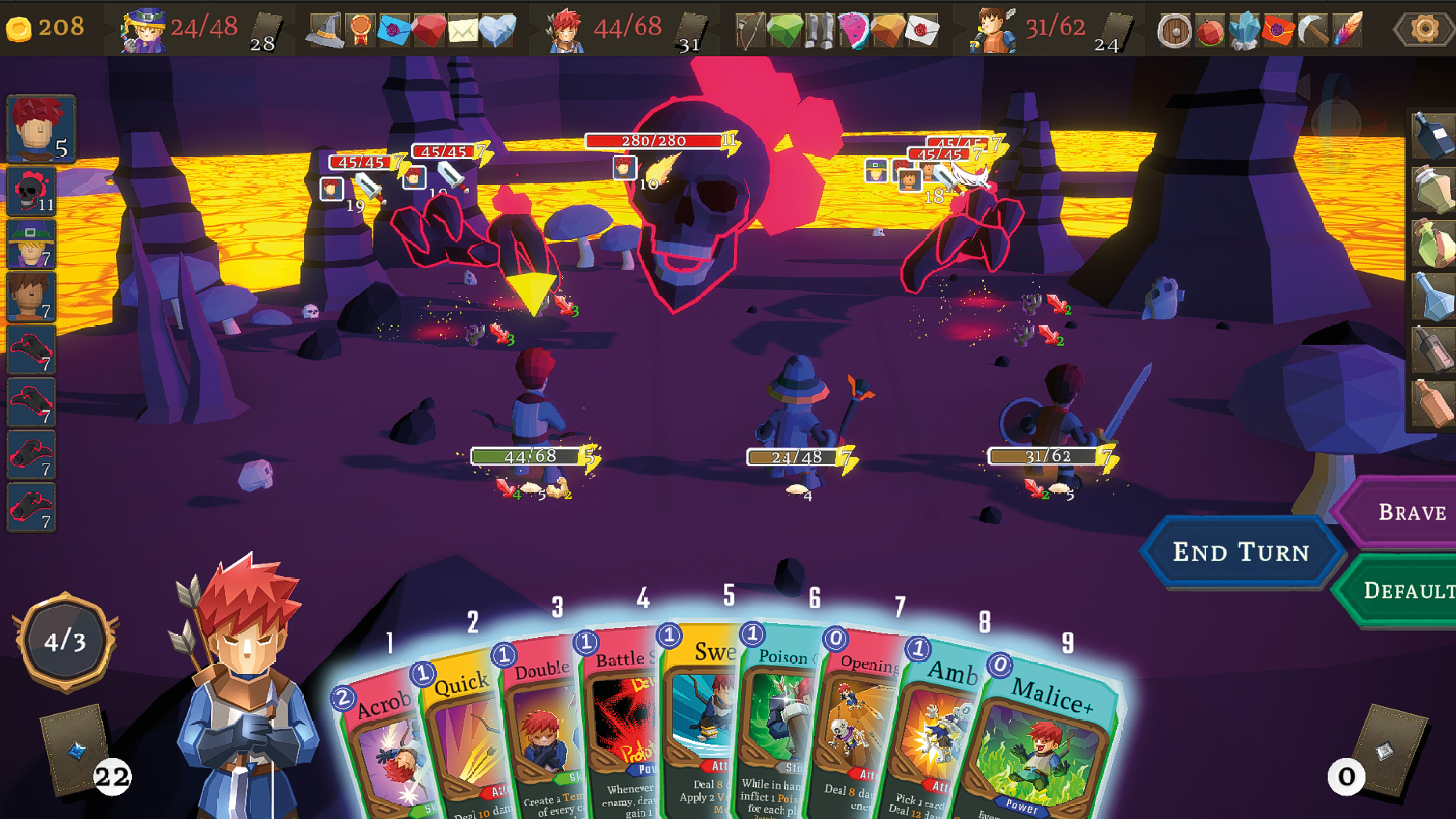Pick the Poison status card
Image resolution: width=1456 pixels, height=819 pixels.
(780, 723)
